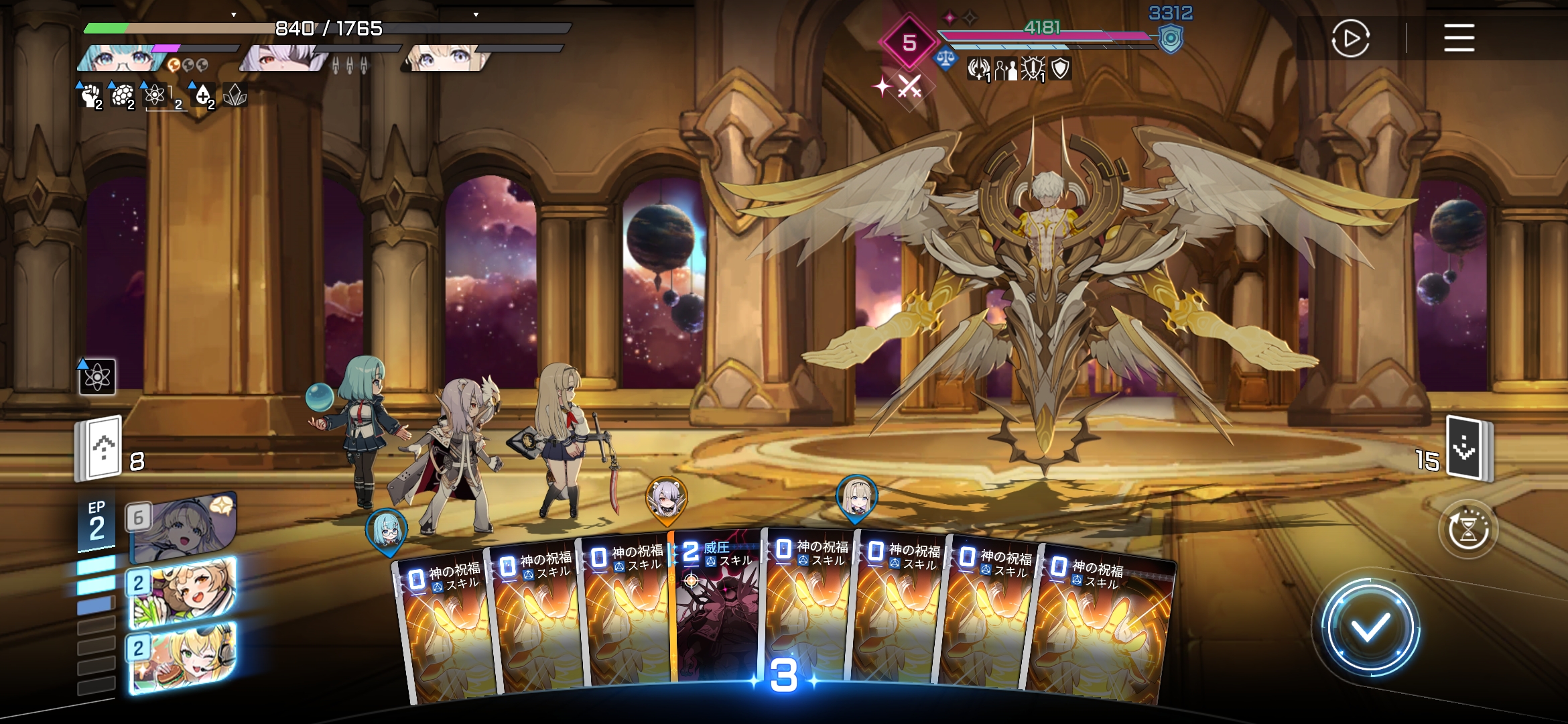
Task: View the crossed swords enemy intent icon
Action: [x=909, y=87]
